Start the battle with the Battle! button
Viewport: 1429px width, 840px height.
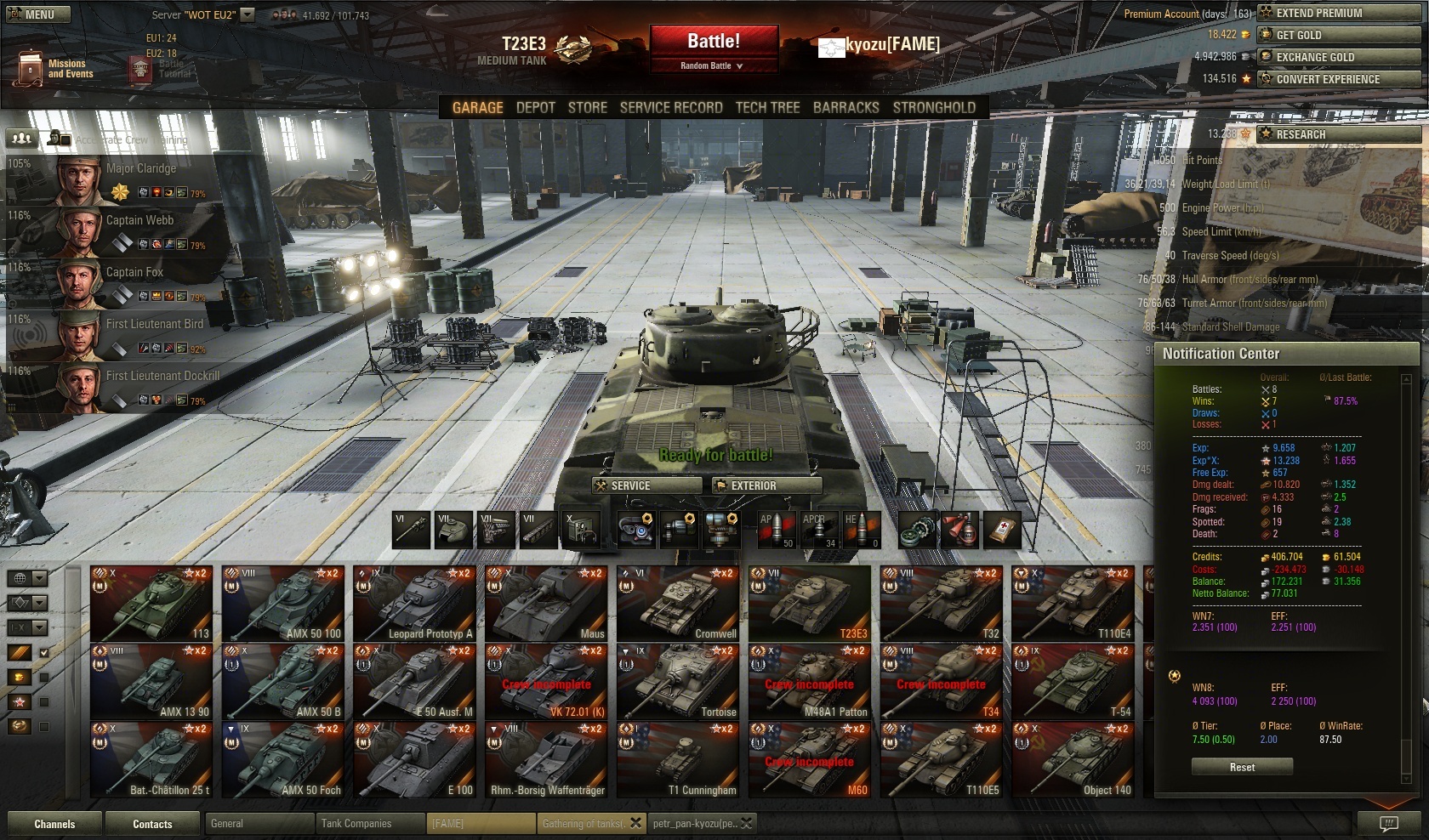[x=713, y=41]
